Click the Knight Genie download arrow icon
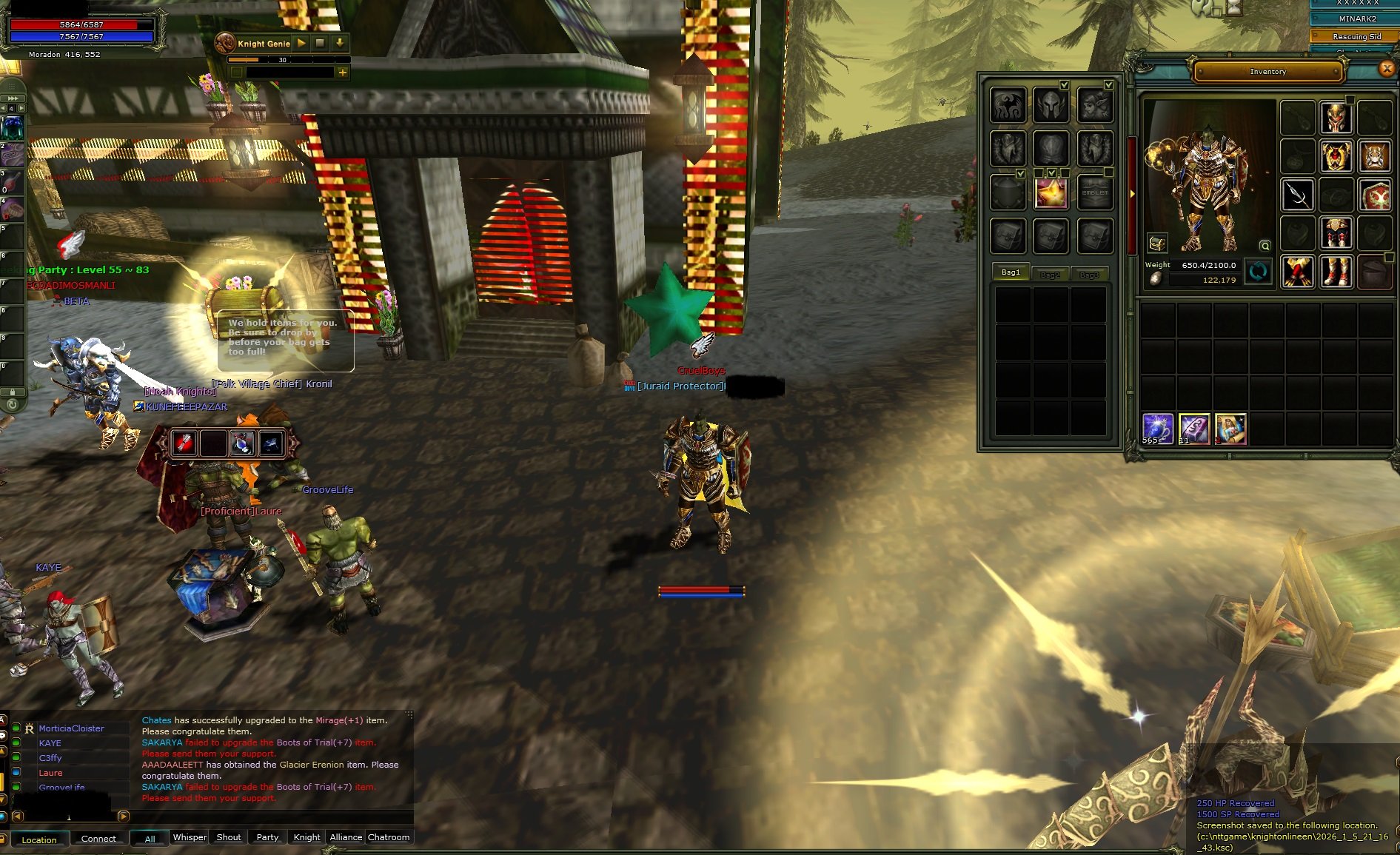1400x855 pixels. click(340, 44)
